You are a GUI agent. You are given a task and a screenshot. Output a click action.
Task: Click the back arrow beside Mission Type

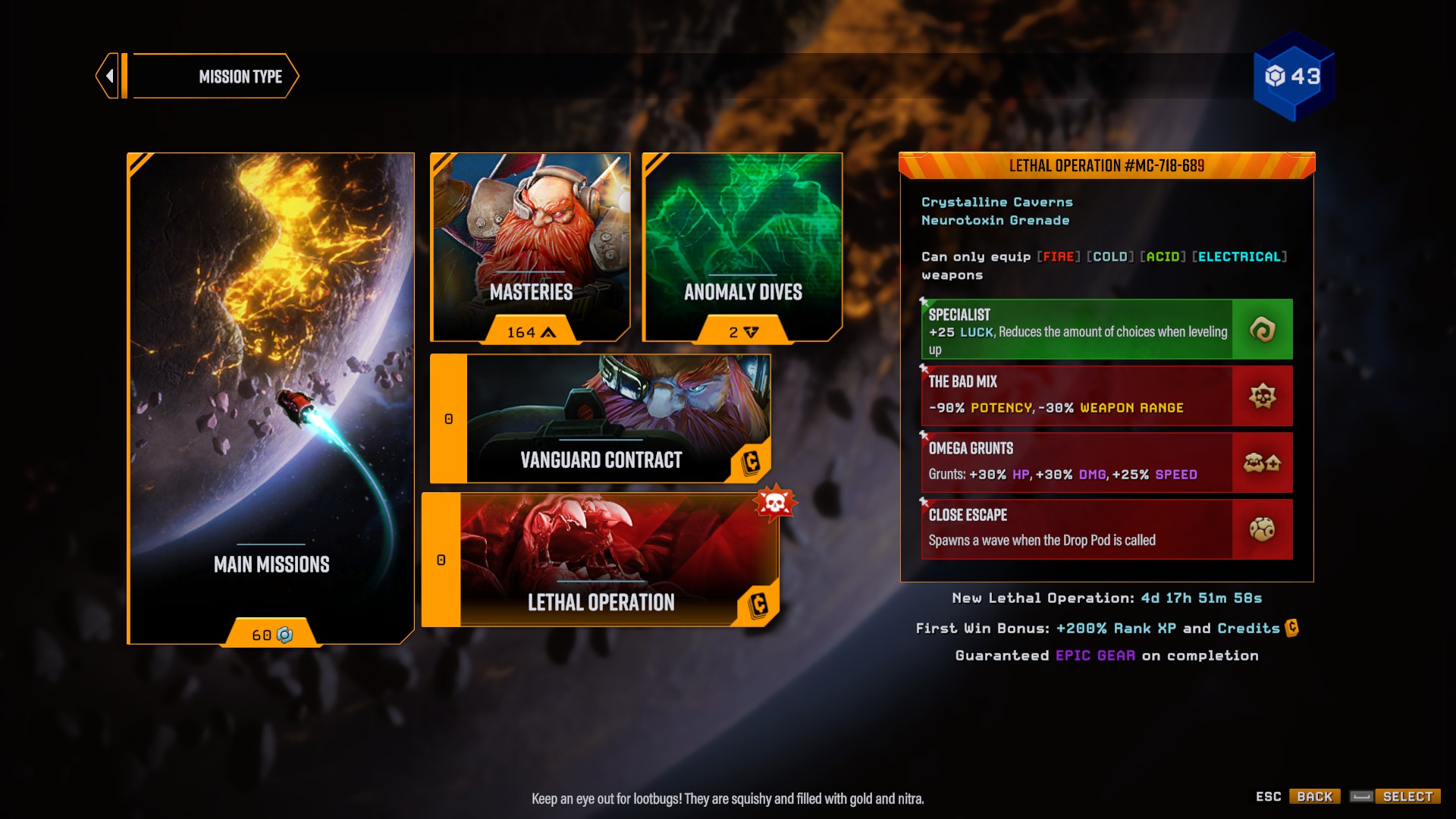[x=111, y=76]
